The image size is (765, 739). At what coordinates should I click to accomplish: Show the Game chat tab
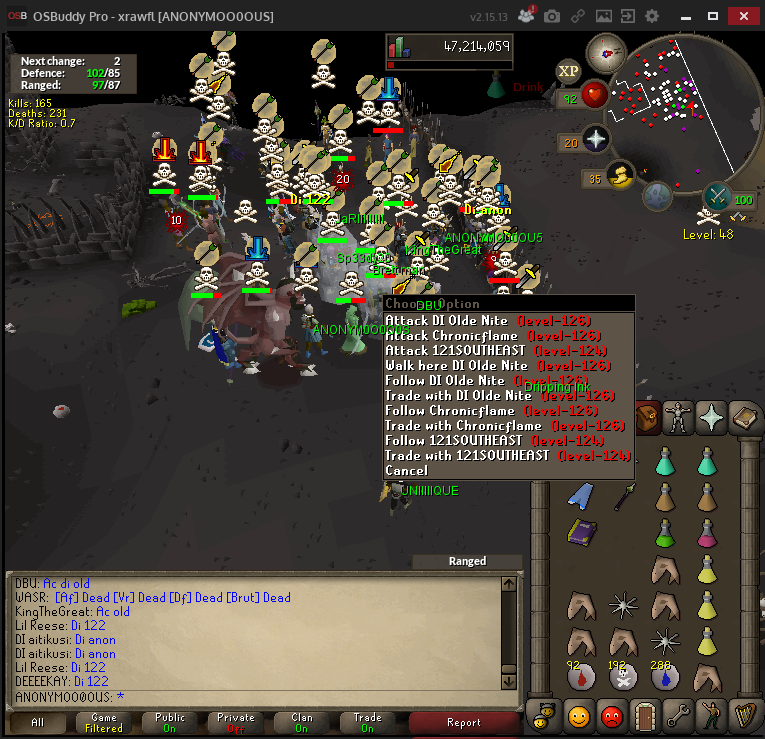[103, 722]
